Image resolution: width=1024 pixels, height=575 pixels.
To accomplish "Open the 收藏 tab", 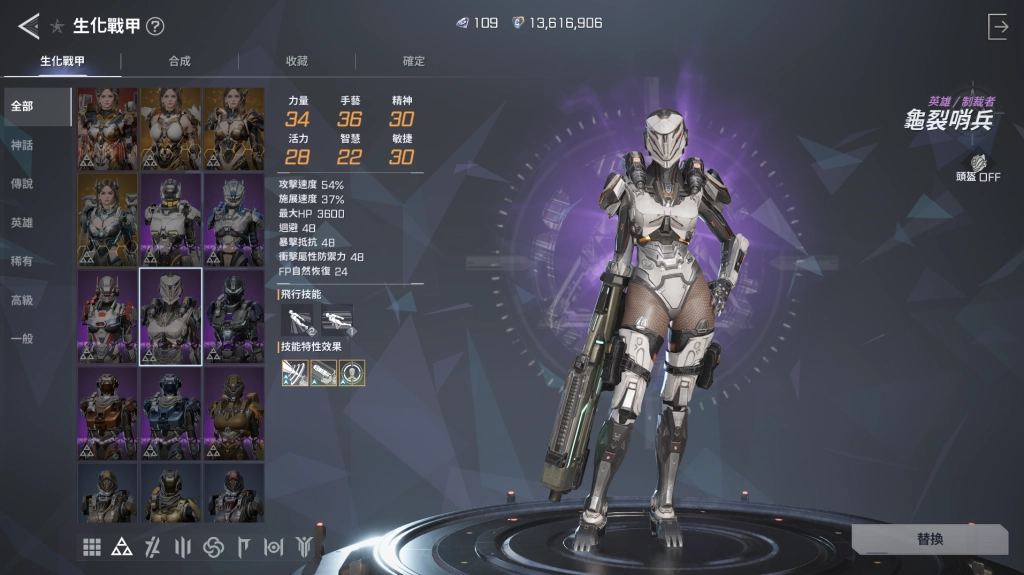I will [x=297, y=61].
